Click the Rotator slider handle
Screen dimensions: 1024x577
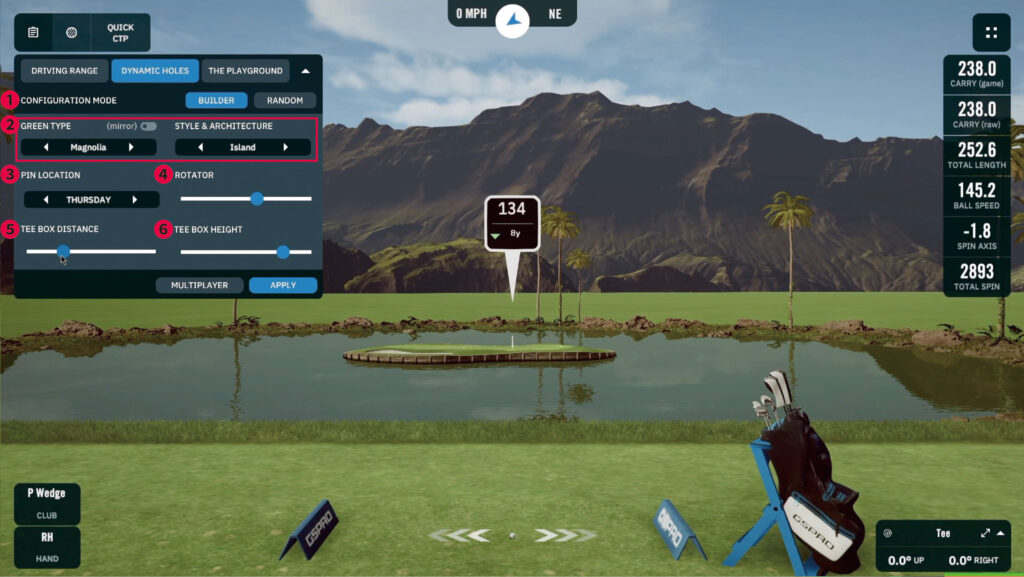[256, 198]
